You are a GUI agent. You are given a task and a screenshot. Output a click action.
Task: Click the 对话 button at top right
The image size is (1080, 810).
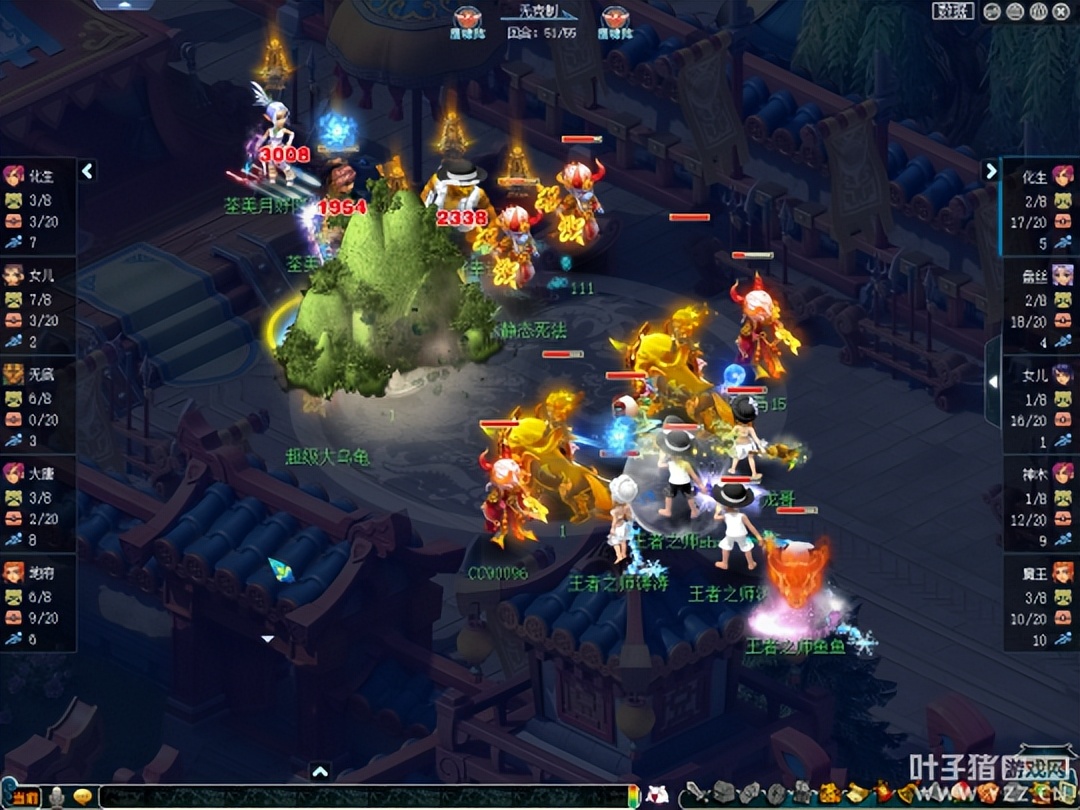click(x=953, y=11)
